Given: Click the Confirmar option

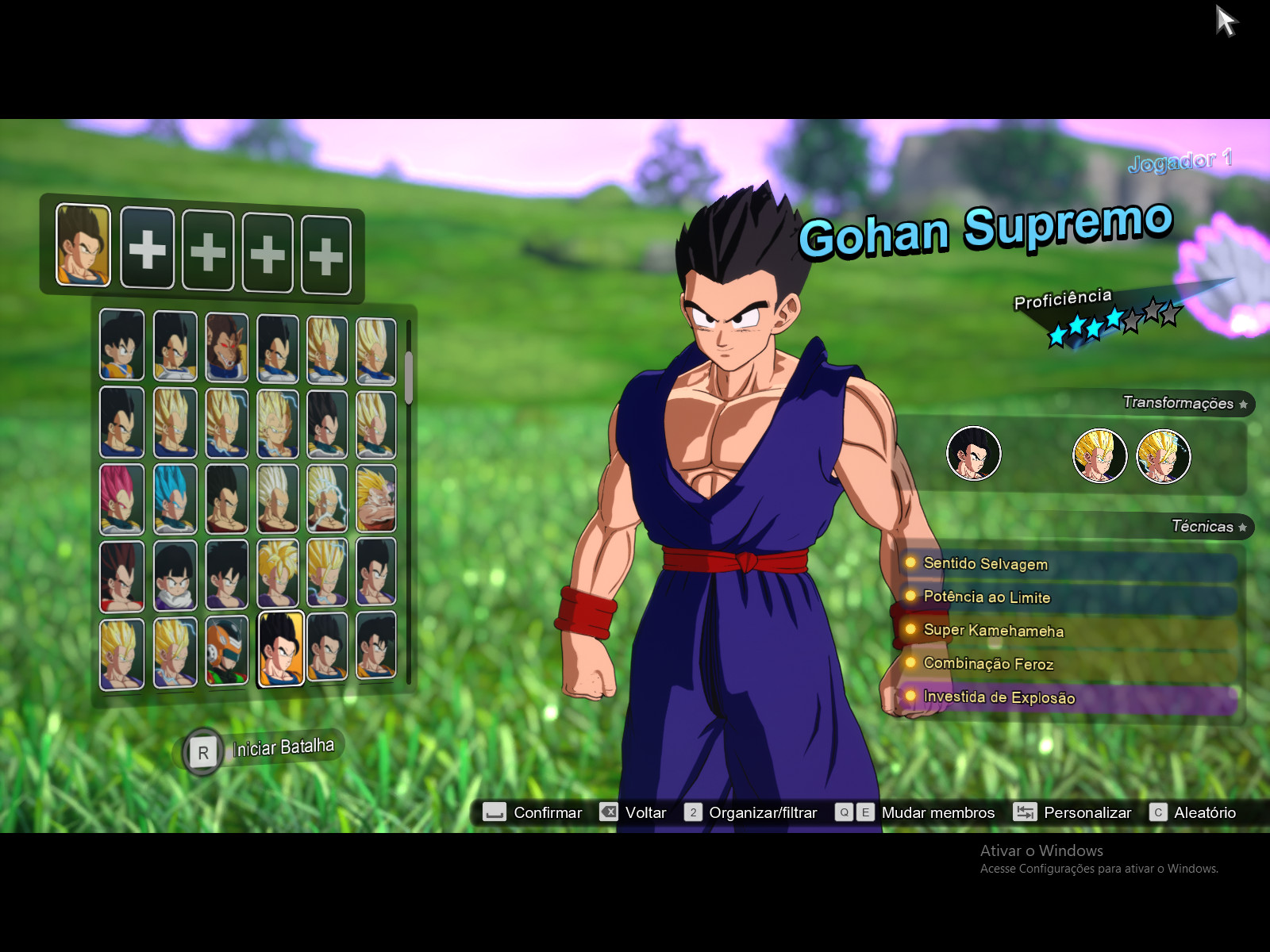Looking at the screenshot, I should 548,812.
